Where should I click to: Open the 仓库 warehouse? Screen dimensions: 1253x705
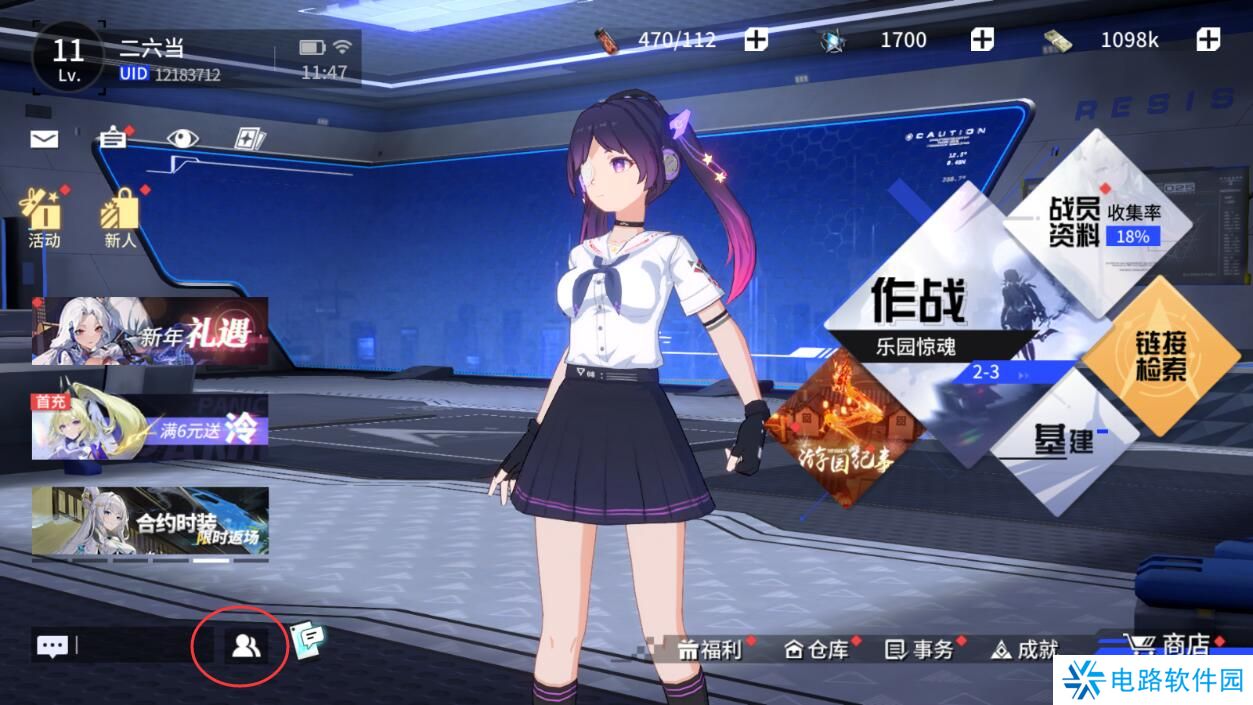pyautogui.click(x=816, y=649)
